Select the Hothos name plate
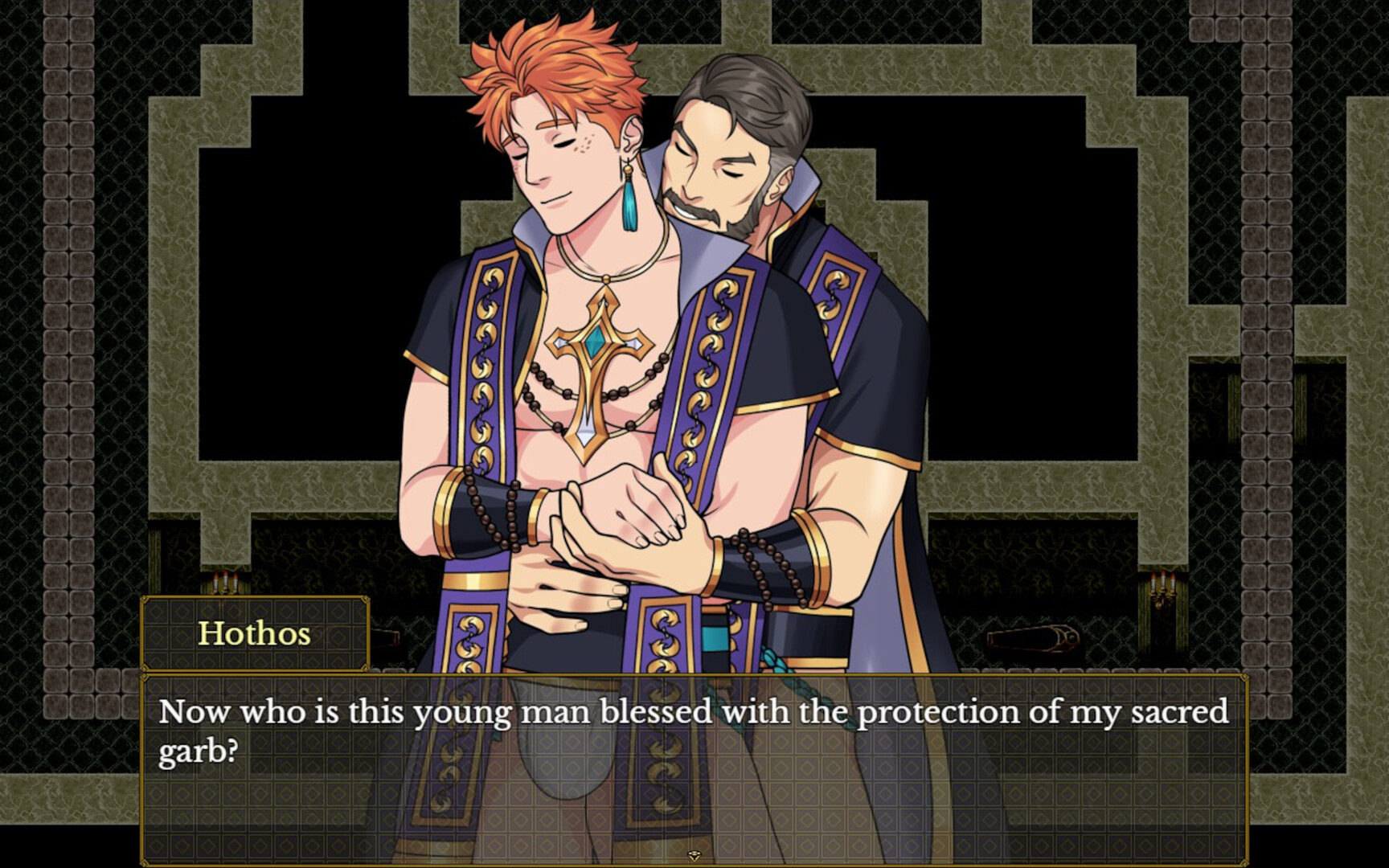This screenshot has height=868, width=1389. coord(255,635)
